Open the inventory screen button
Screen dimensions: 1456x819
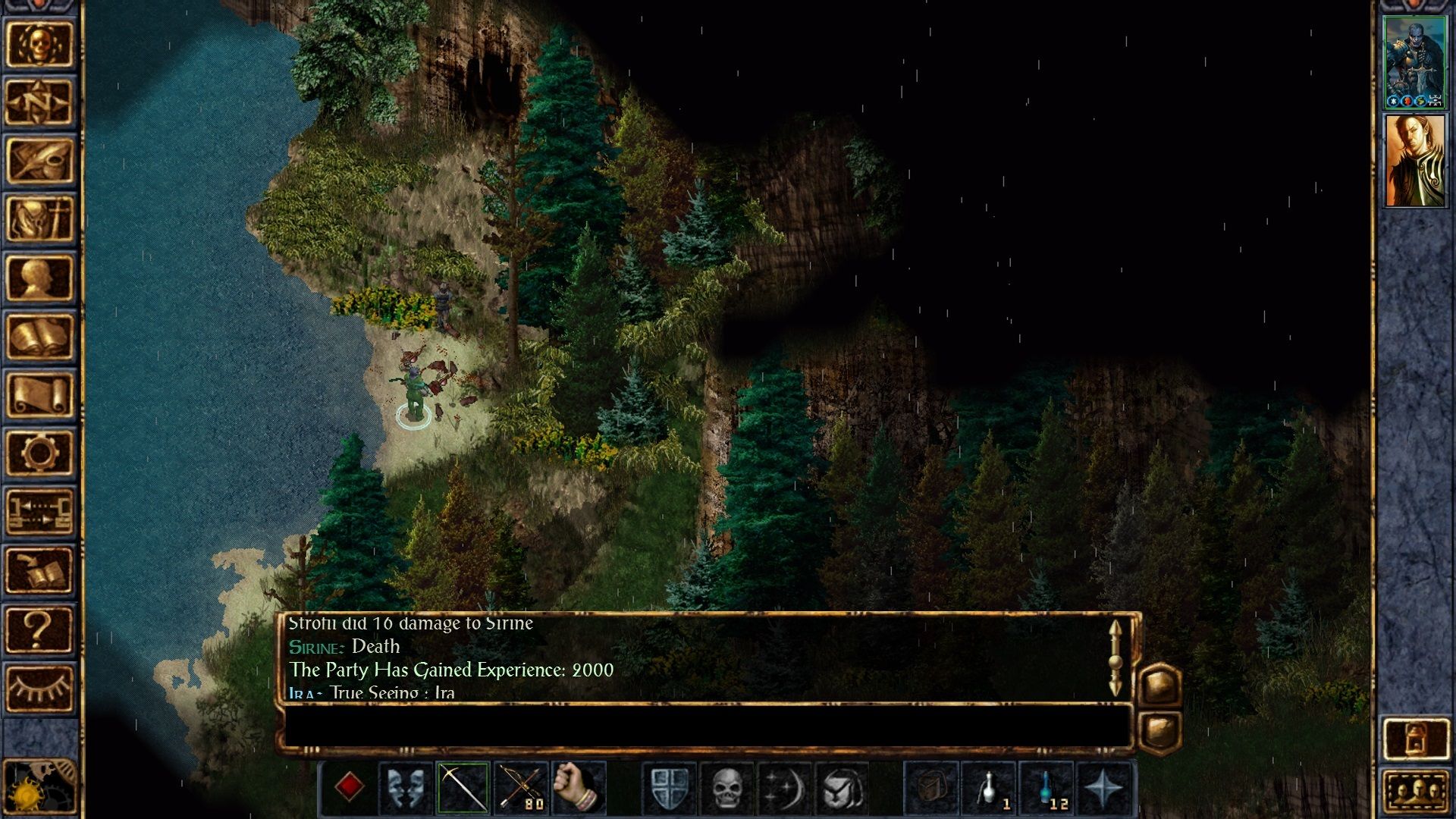(x=39, y=219)
